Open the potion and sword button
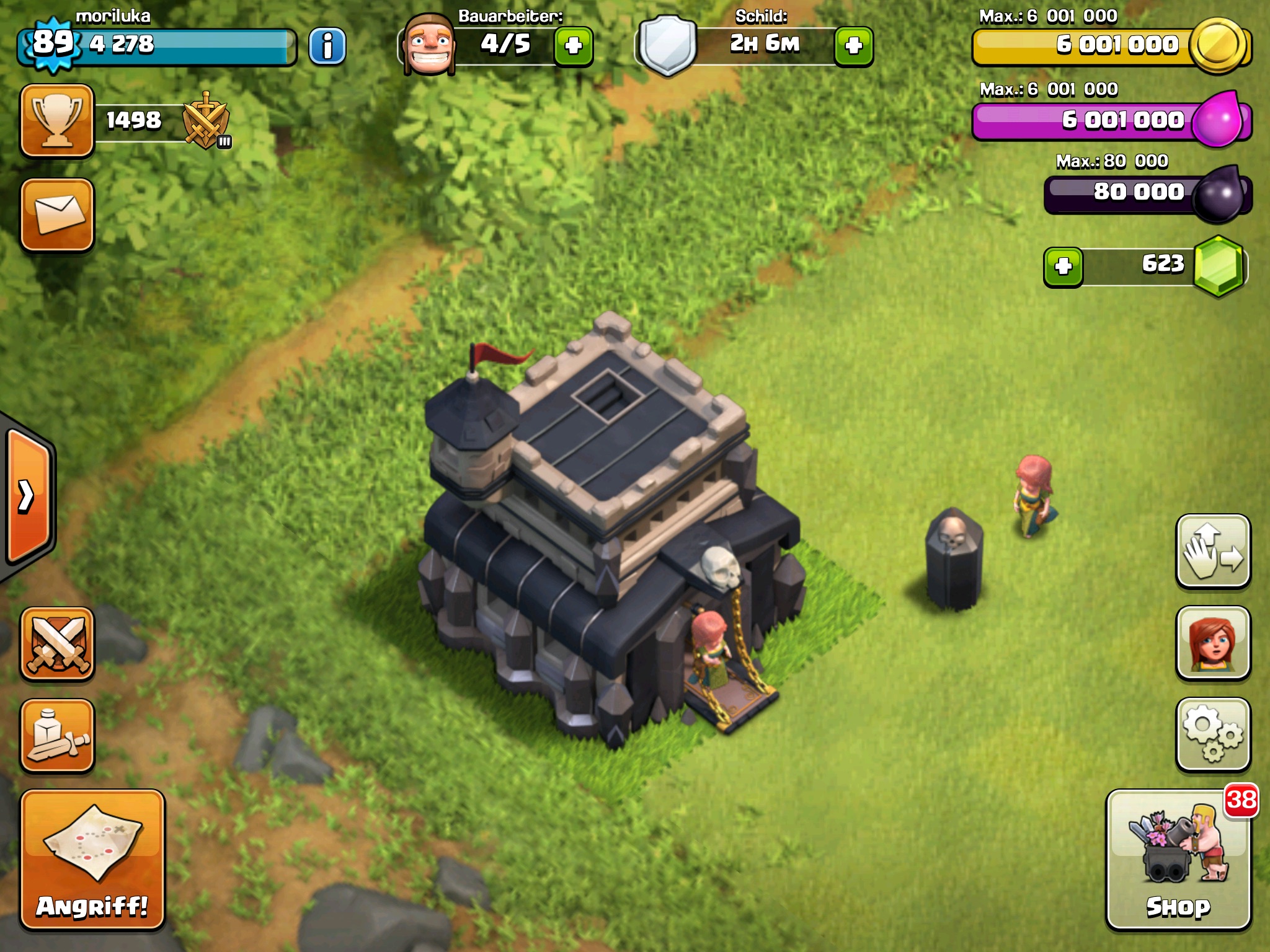The image size is (1270, 952). pyautogui.click(x=57, y=736)
